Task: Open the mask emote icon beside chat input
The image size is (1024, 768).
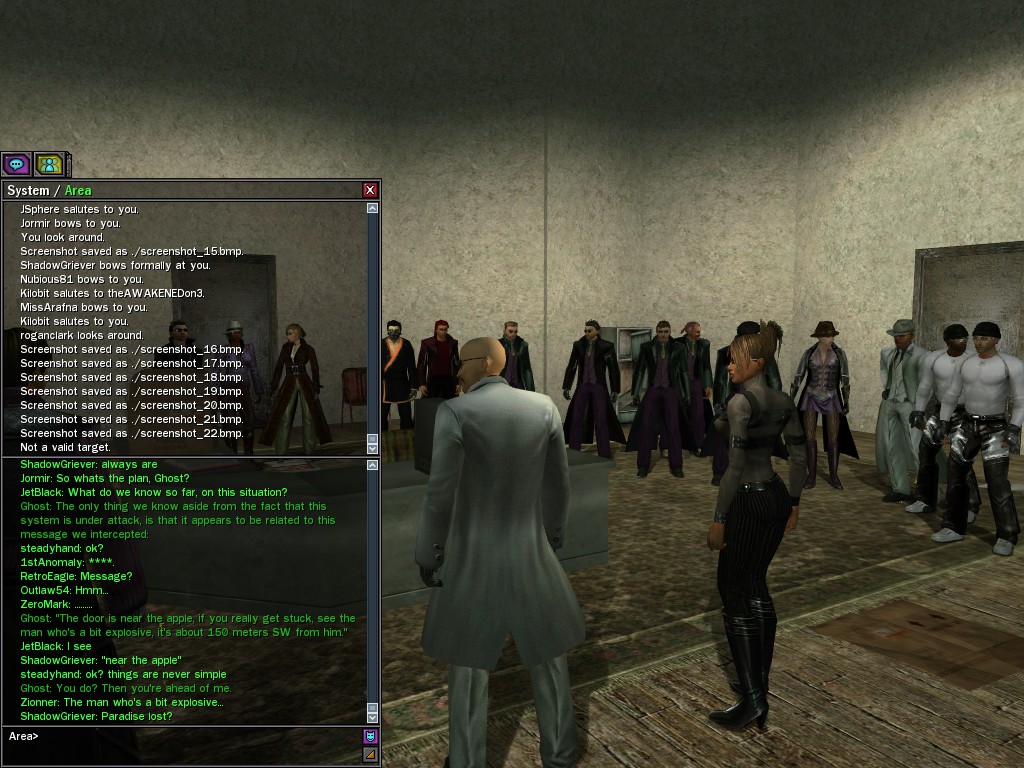Action: tap(370, 736)
